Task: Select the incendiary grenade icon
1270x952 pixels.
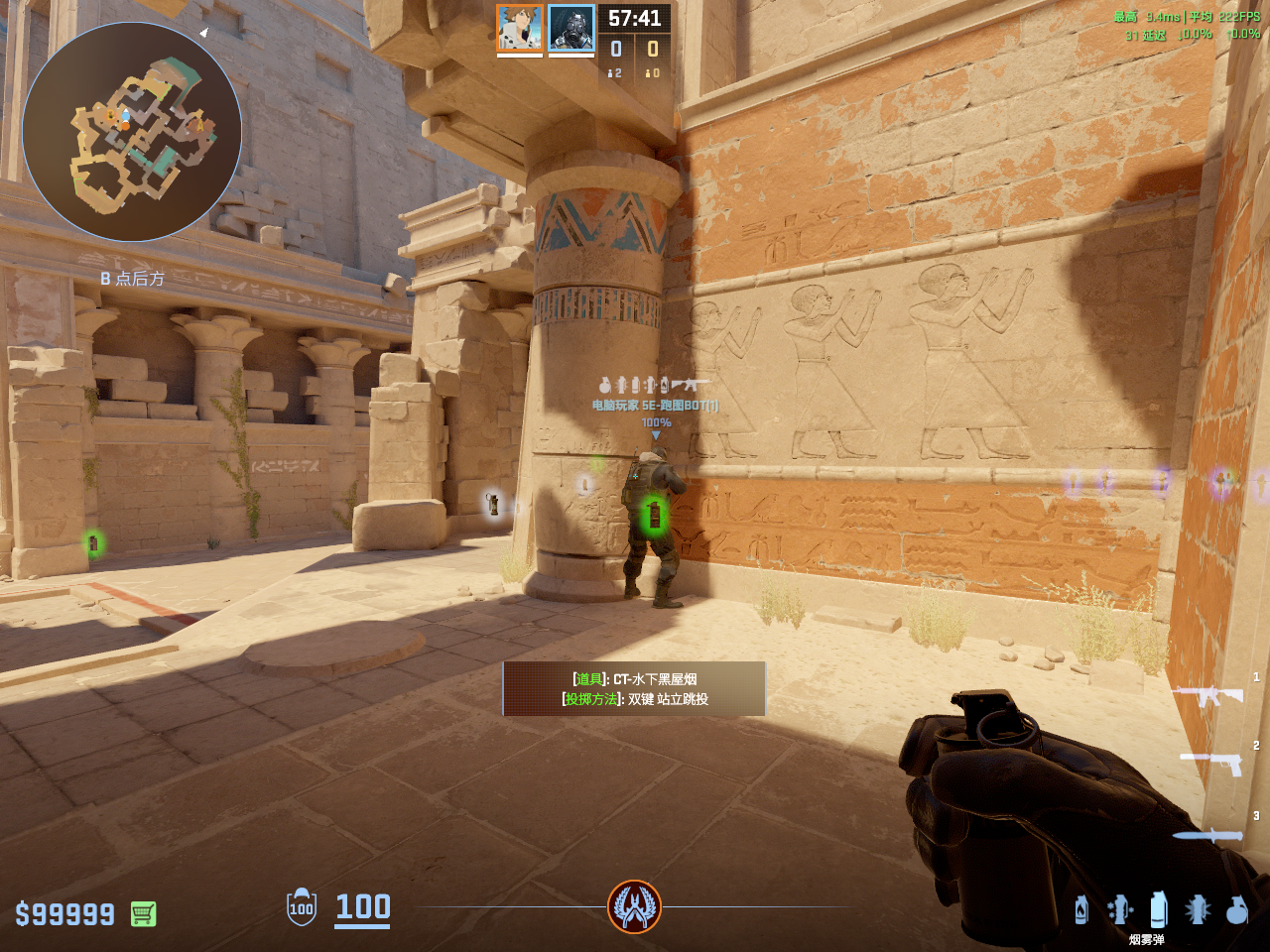Action: point(1081,909)
